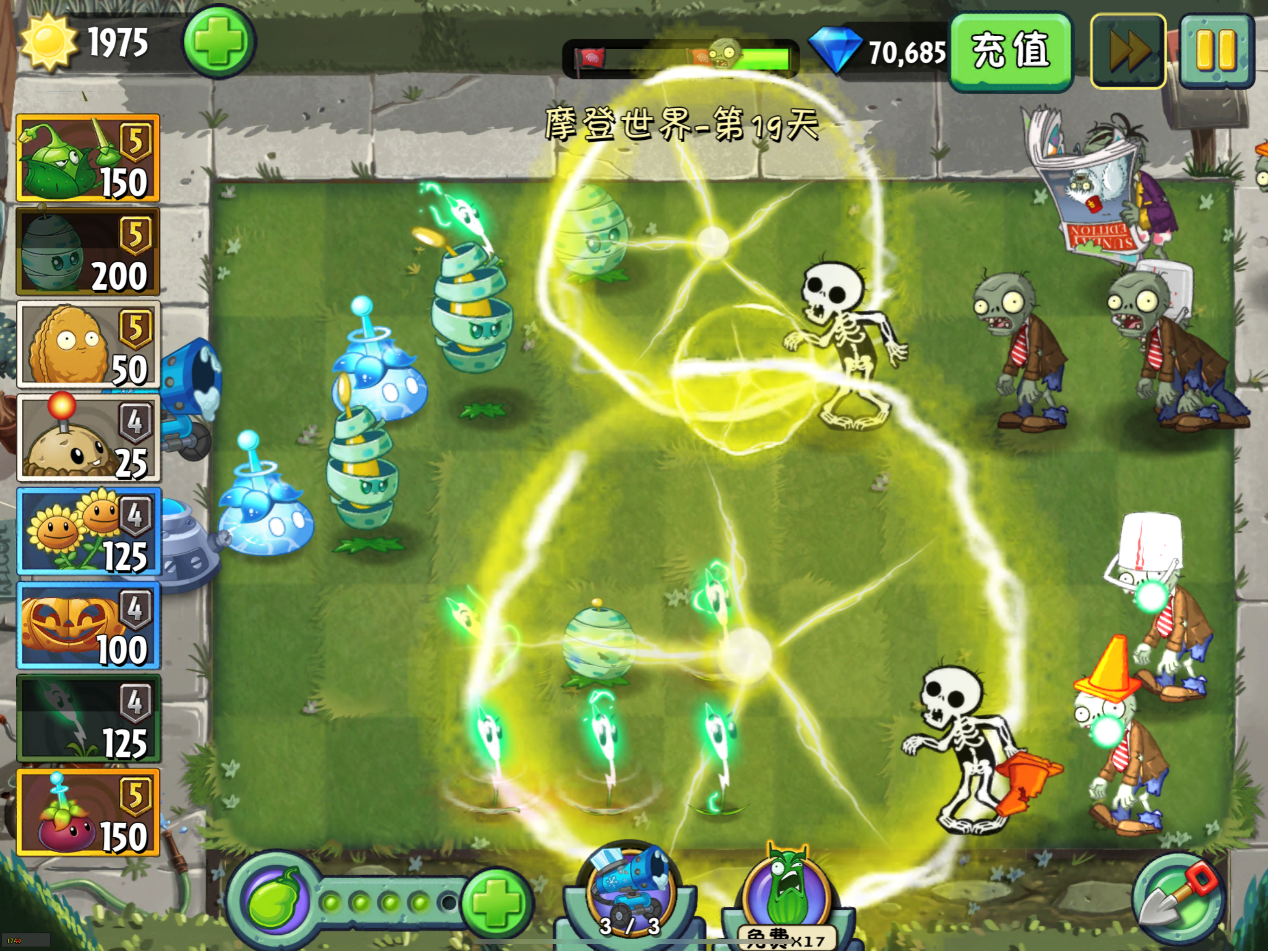Image resolution: width=1268 pixels, height=951 pixels.
Task: Select the Potato Mine seed packet
Action: 88,438
